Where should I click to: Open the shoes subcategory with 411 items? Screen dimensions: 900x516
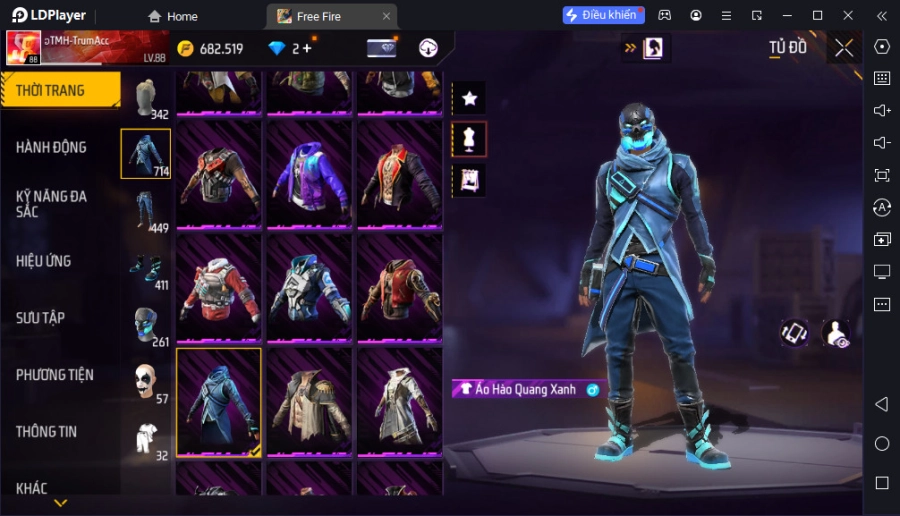[146, 268]
